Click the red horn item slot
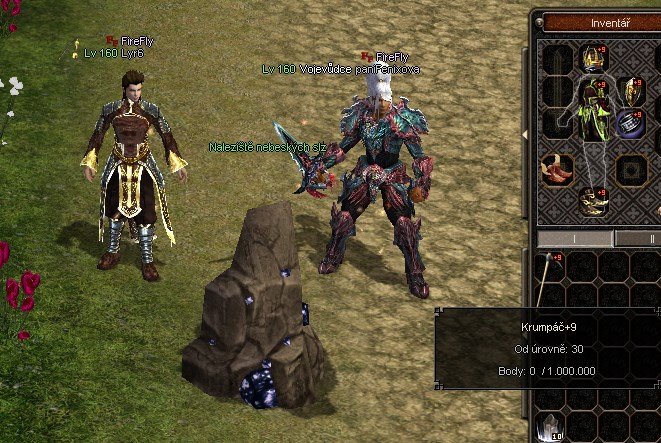Screen dimensions: 661x443 click(556, 171)
